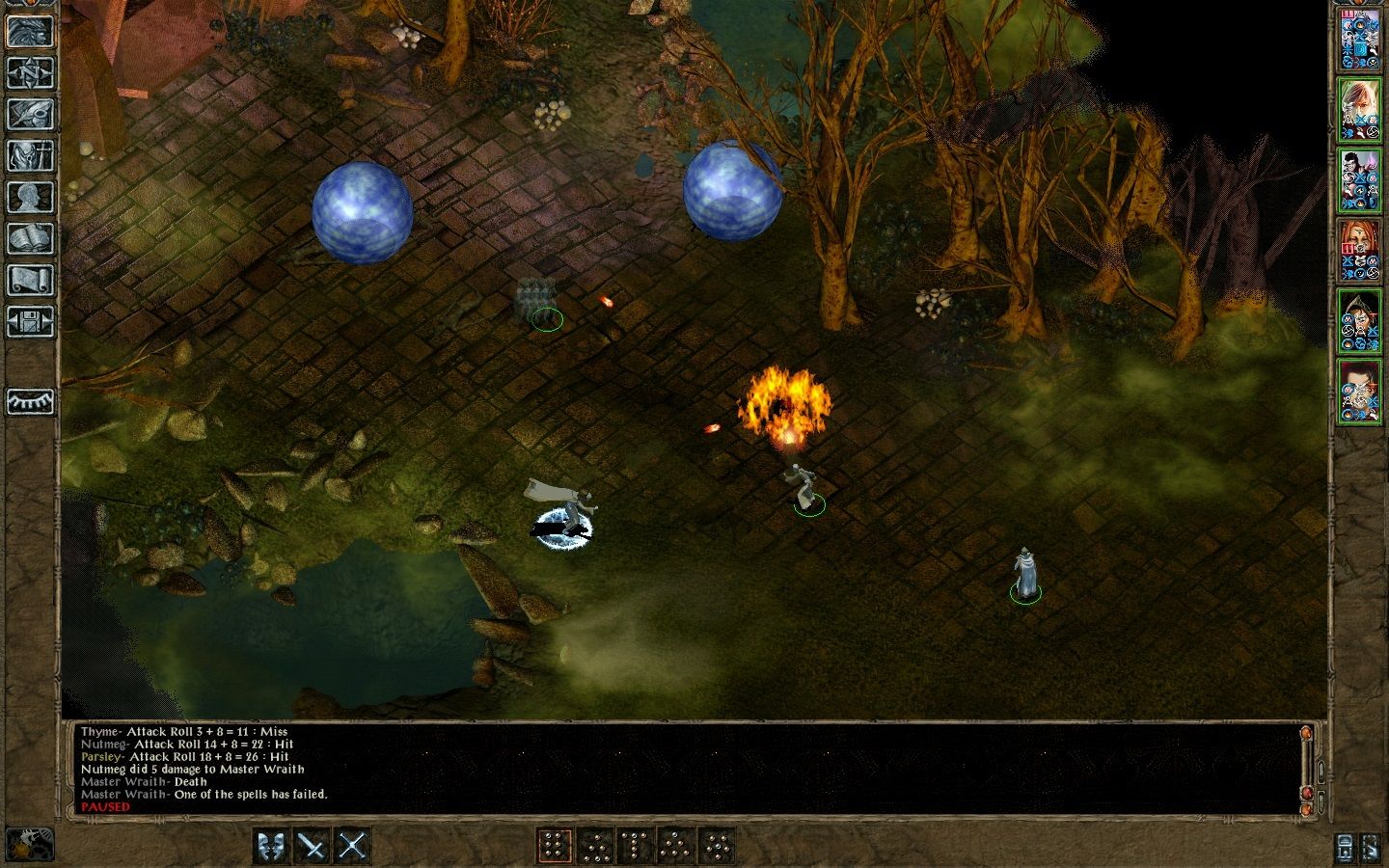Viewport: 1389px width, 868px height.
Task: Open the inventory screen
Action: (31, 156)
